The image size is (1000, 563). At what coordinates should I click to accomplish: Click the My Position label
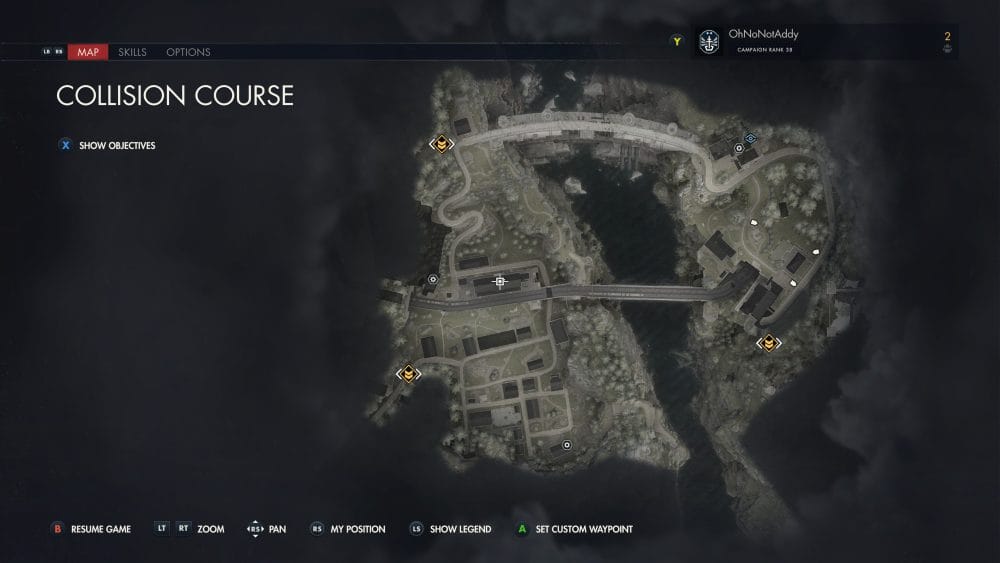pos(357,529)
